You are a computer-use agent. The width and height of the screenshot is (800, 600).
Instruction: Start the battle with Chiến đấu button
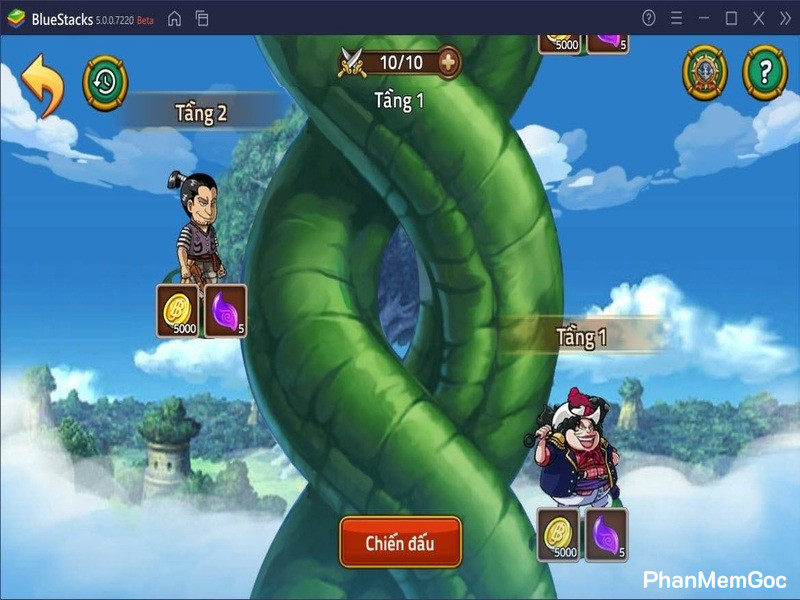[400, 543]
